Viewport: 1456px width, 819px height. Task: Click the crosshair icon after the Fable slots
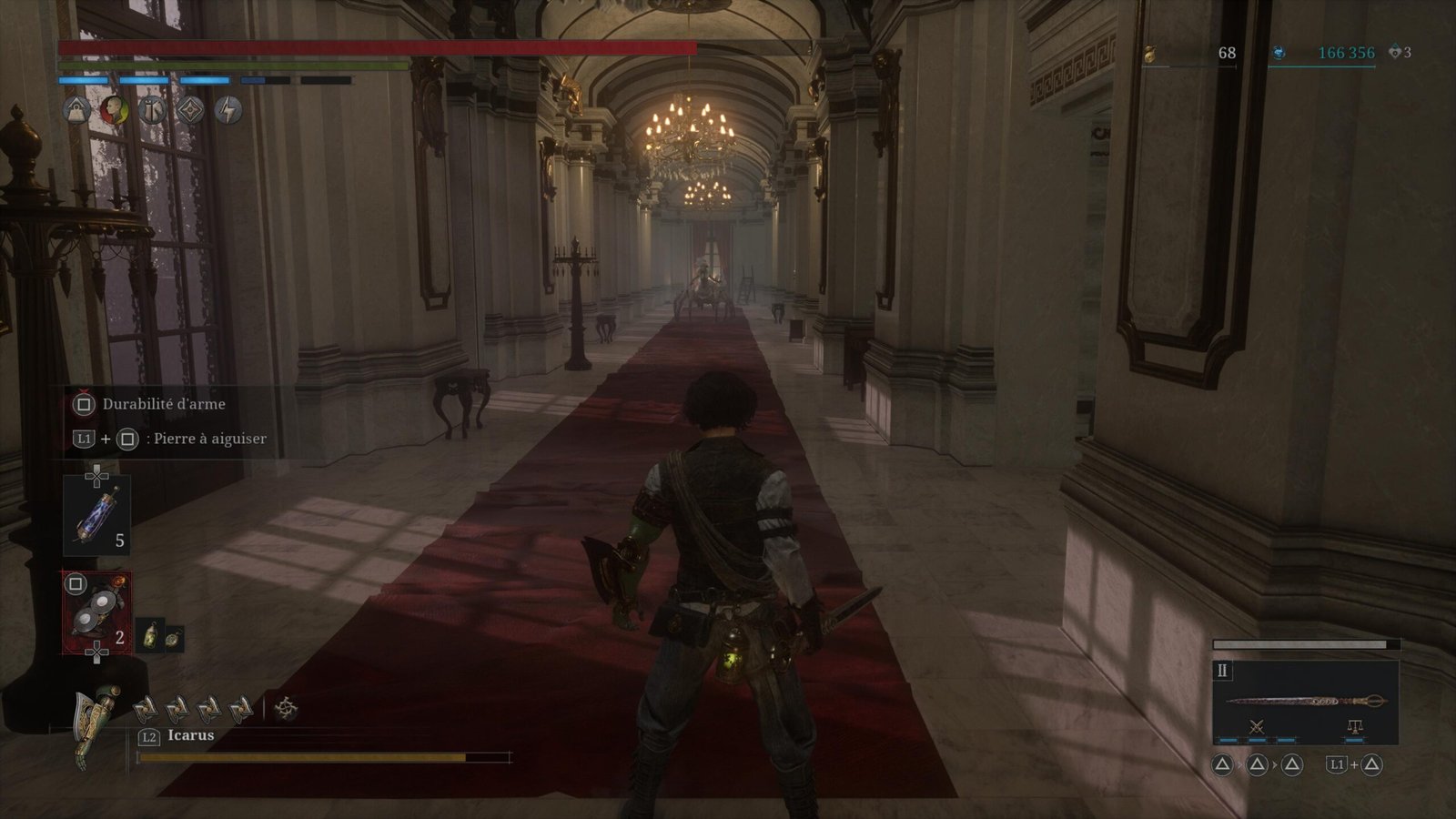pyautogui.click(x=287, y=707)
